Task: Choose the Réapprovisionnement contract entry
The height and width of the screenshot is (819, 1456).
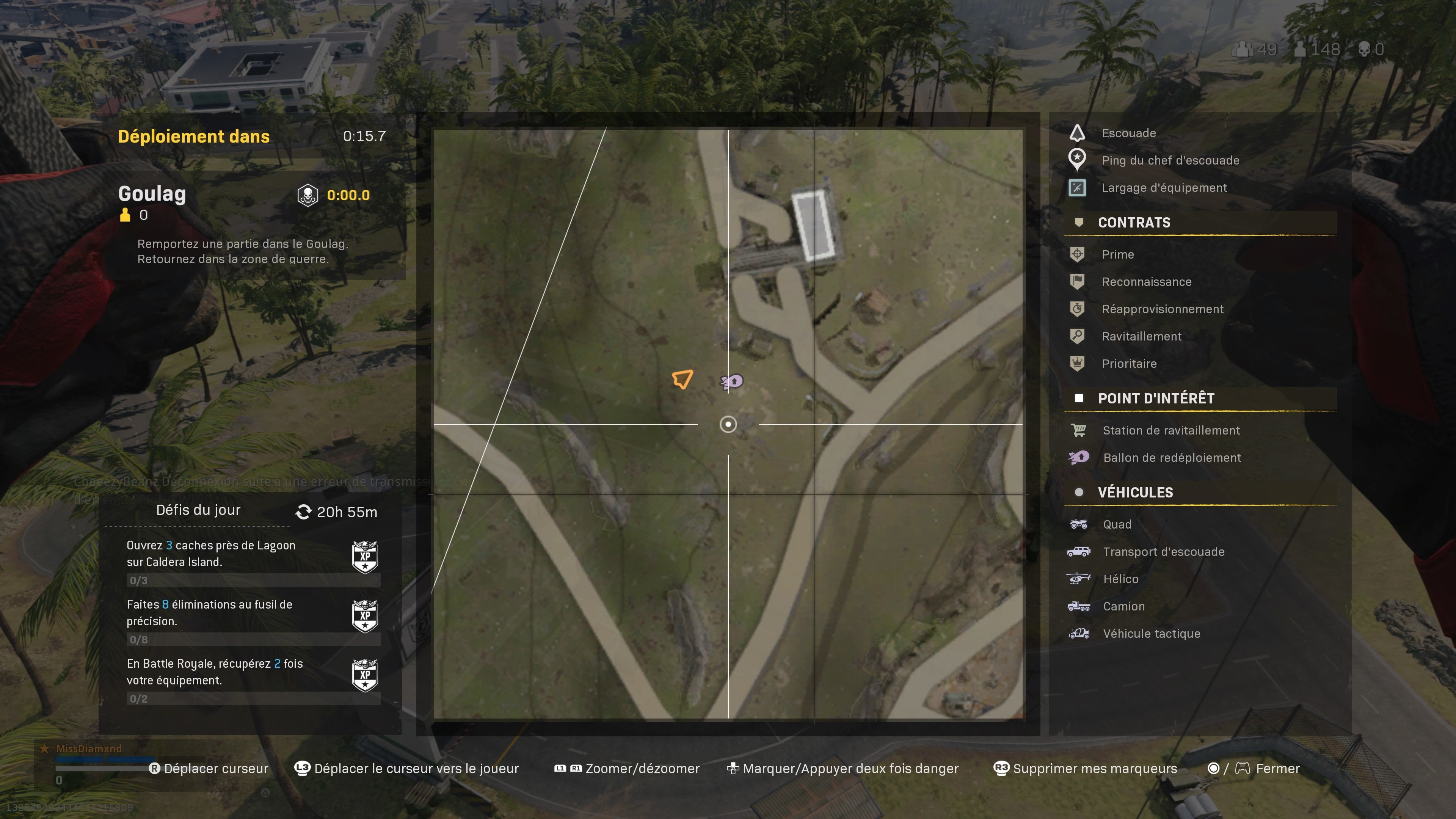Action: [x=1162, y=309]
